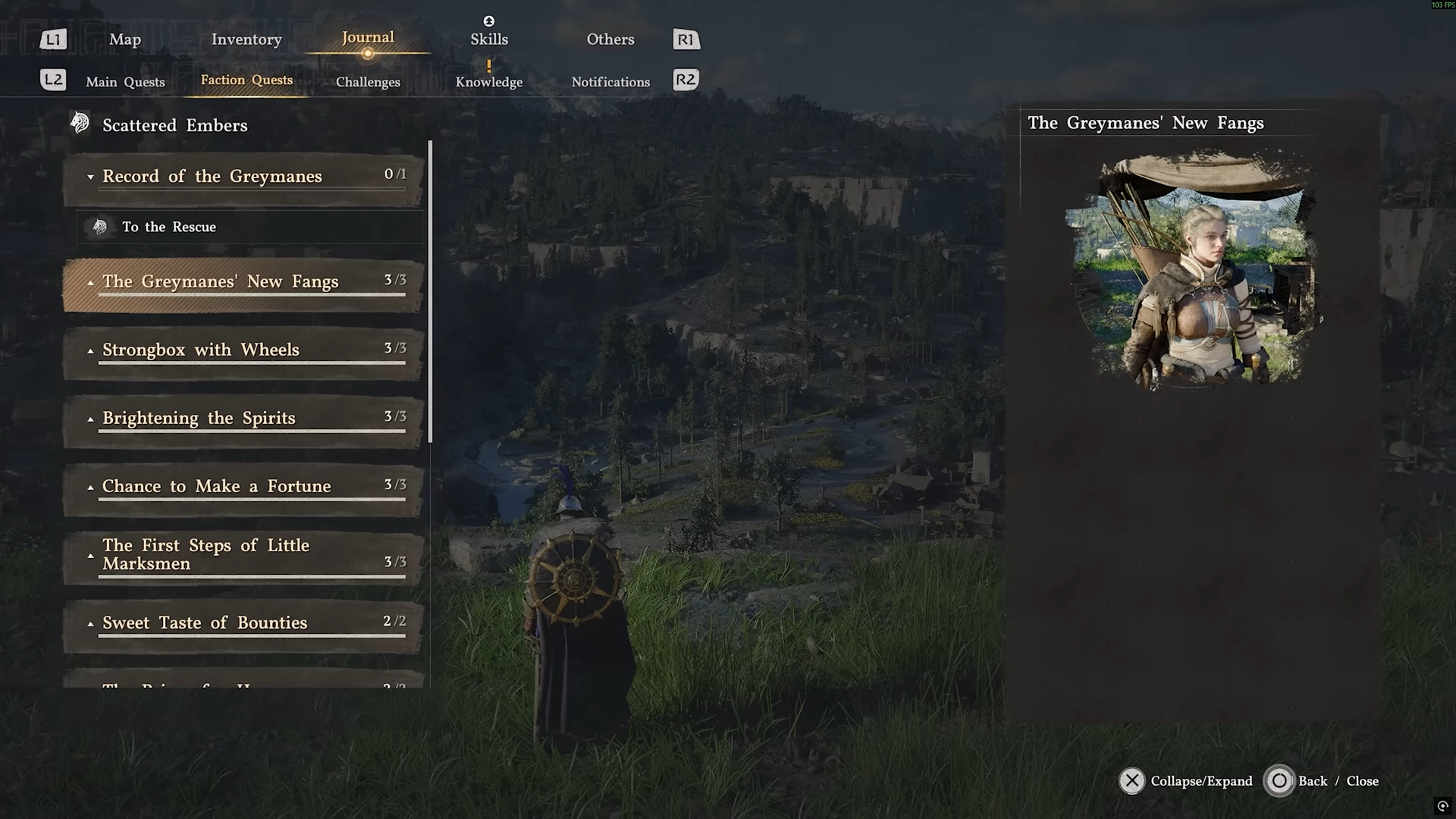Go to the Skills tab

(489, 39)
